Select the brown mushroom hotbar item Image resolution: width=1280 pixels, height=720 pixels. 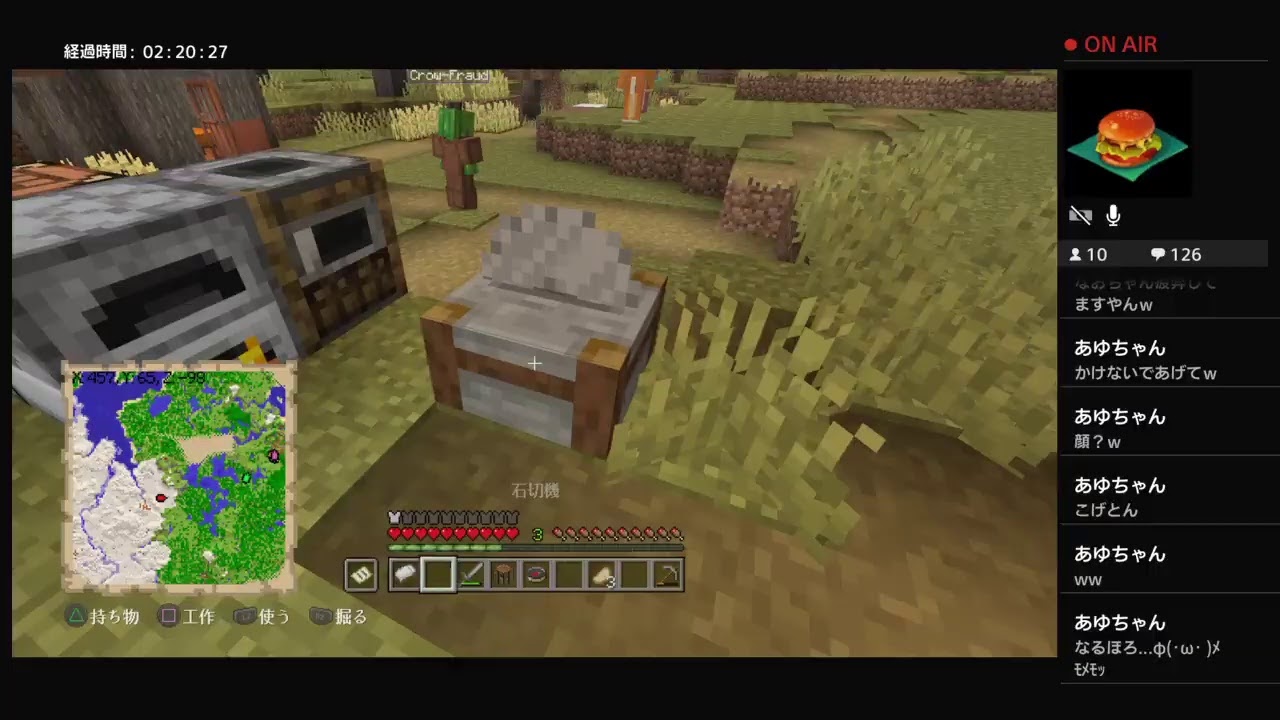click(x=504, y=574)
